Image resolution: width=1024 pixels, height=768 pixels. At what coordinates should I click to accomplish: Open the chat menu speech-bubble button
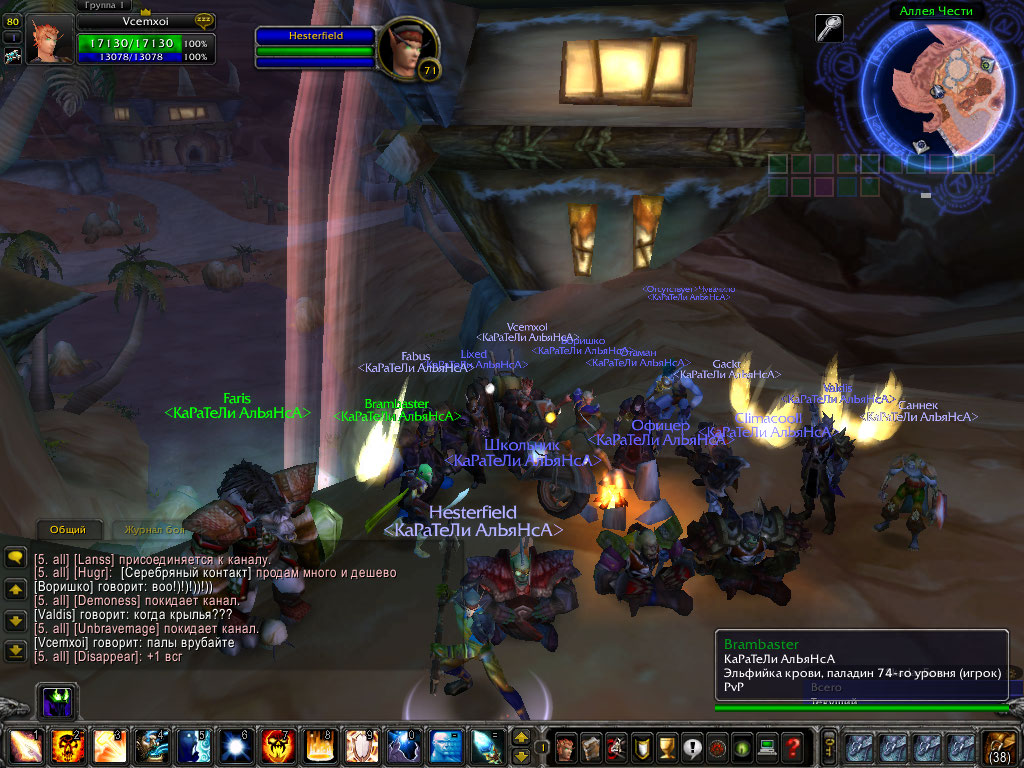(15, 558)
